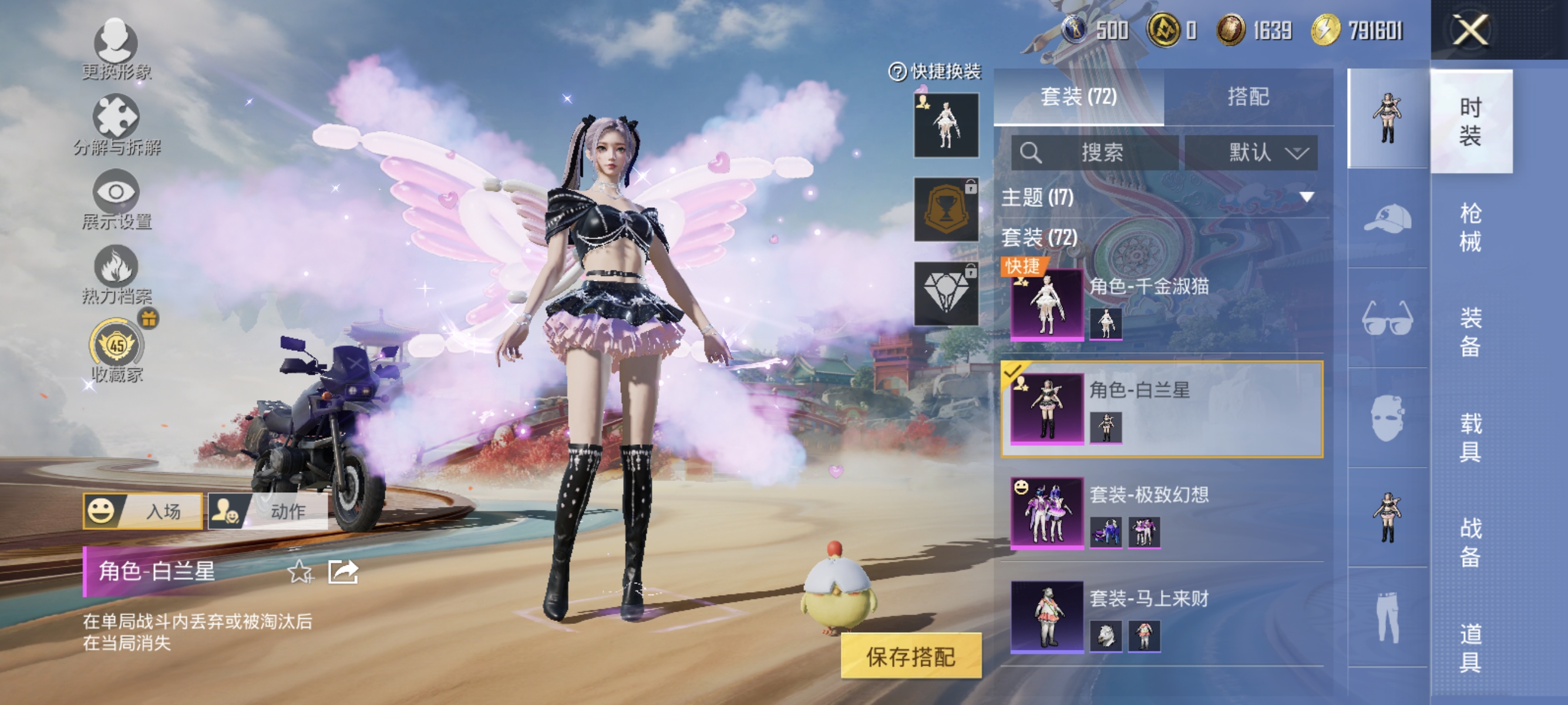The image size is (1568, 705).
Task: Click the 搜索 search field
Action: 1095,152
